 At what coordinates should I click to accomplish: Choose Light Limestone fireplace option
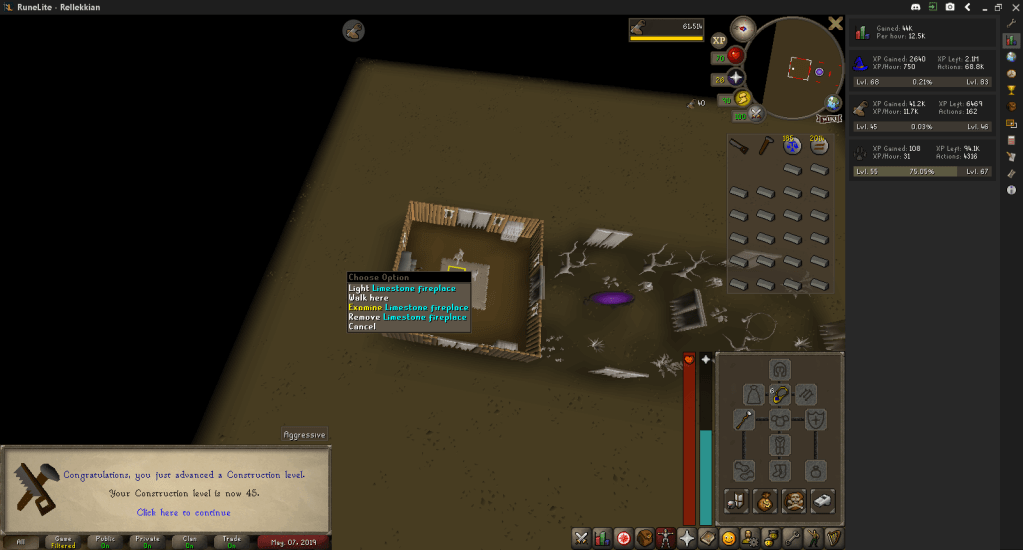pos(402,288)
